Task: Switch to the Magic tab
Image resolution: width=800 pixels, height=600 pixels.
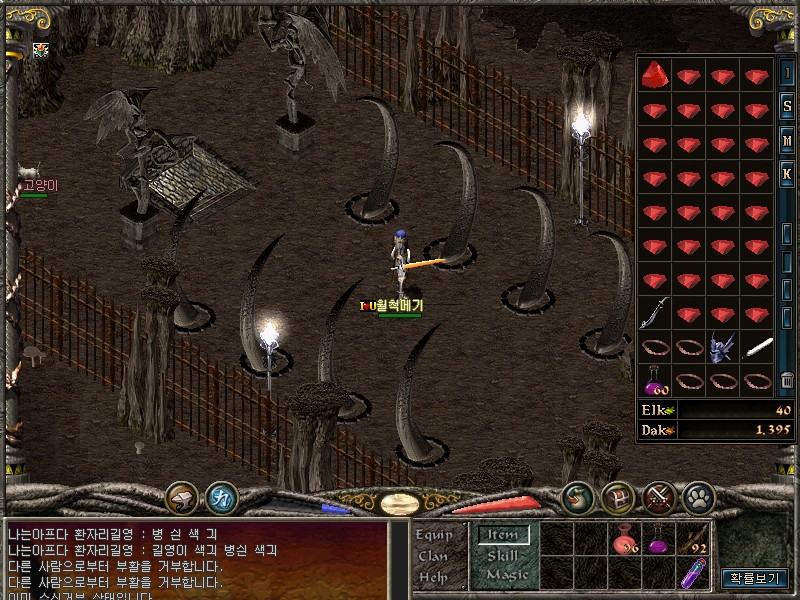Action: [x=506, y=575]
